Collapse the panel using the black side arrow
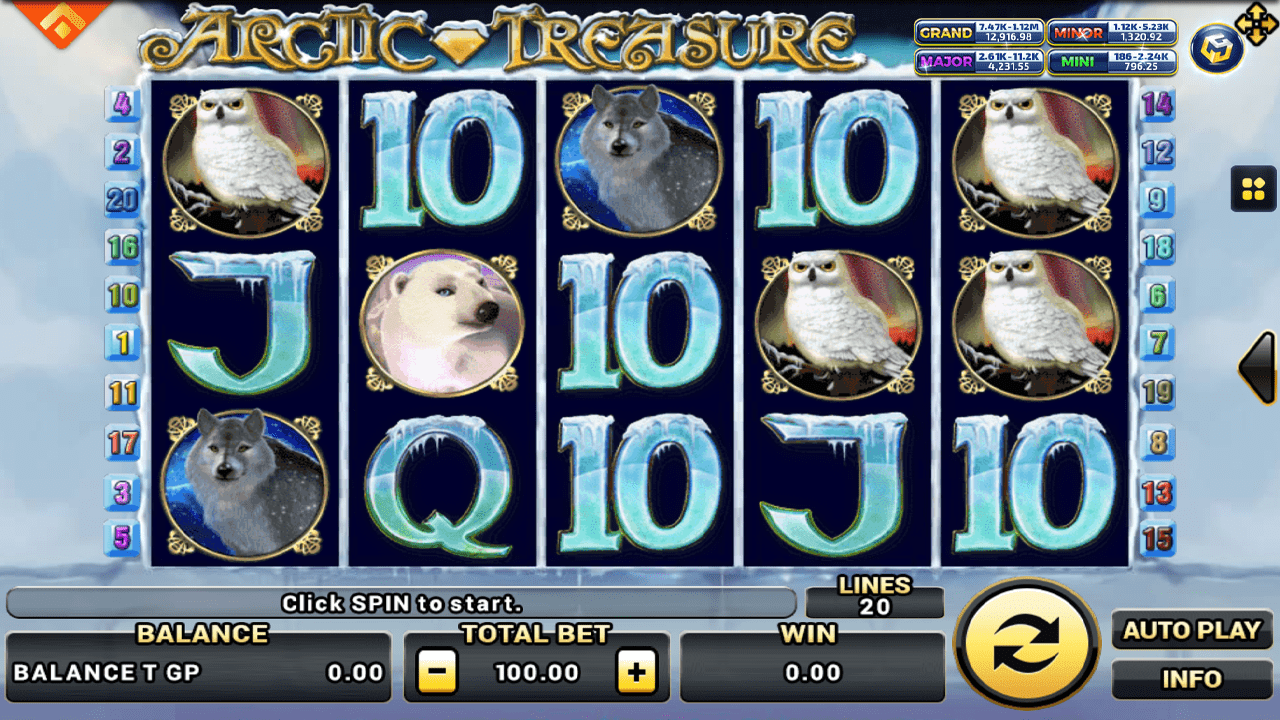1280x720 pixels. pyautogui.click(x=1256, y=367)
